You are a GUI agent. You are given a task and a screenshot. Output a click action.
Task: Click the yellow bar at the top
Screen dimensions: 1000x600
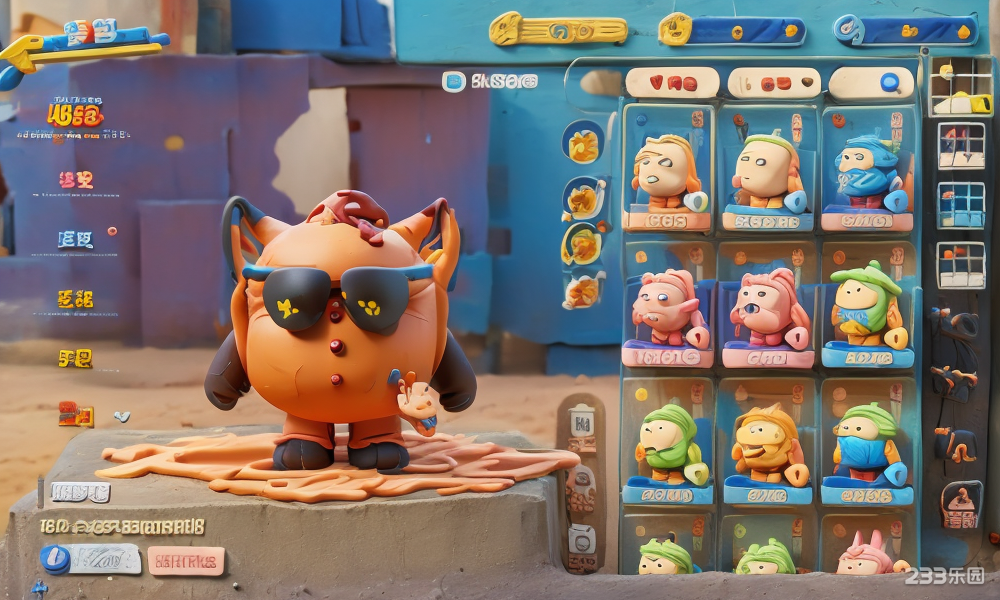coord(558,30)
